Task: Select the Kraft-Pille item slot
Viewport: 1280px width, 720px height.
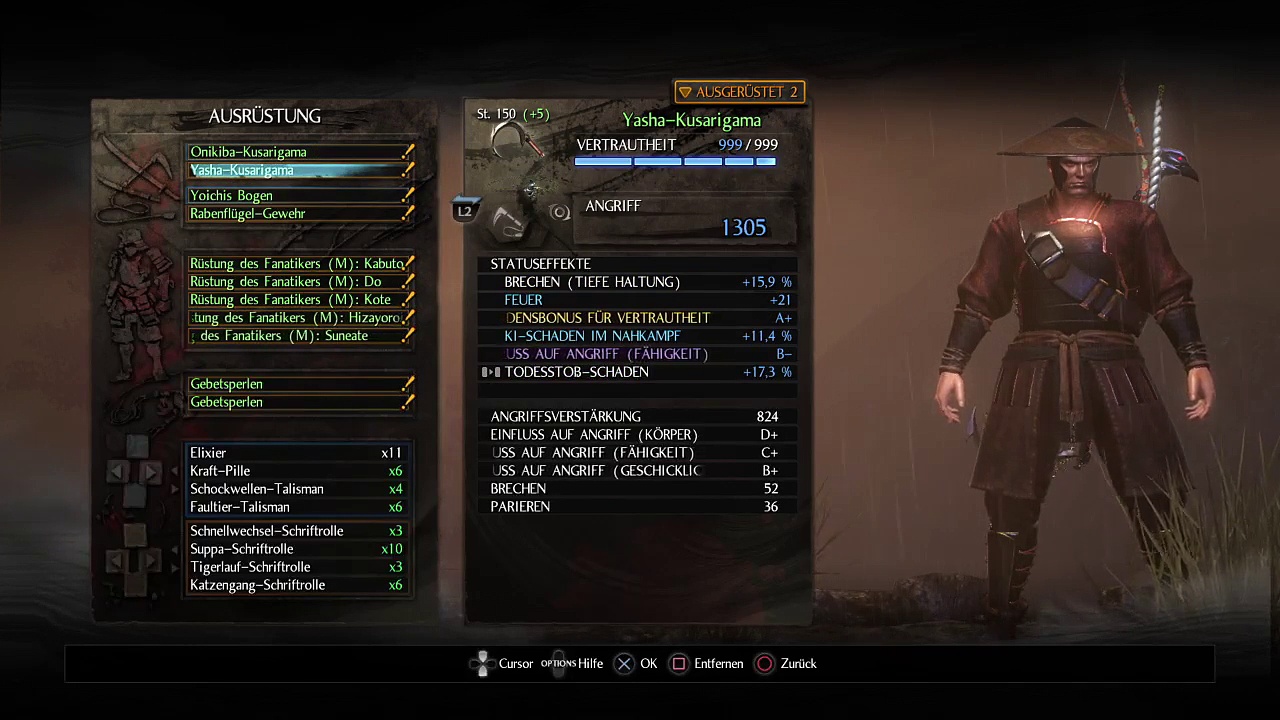Action: pyautogui.click(x=296, y=471)
